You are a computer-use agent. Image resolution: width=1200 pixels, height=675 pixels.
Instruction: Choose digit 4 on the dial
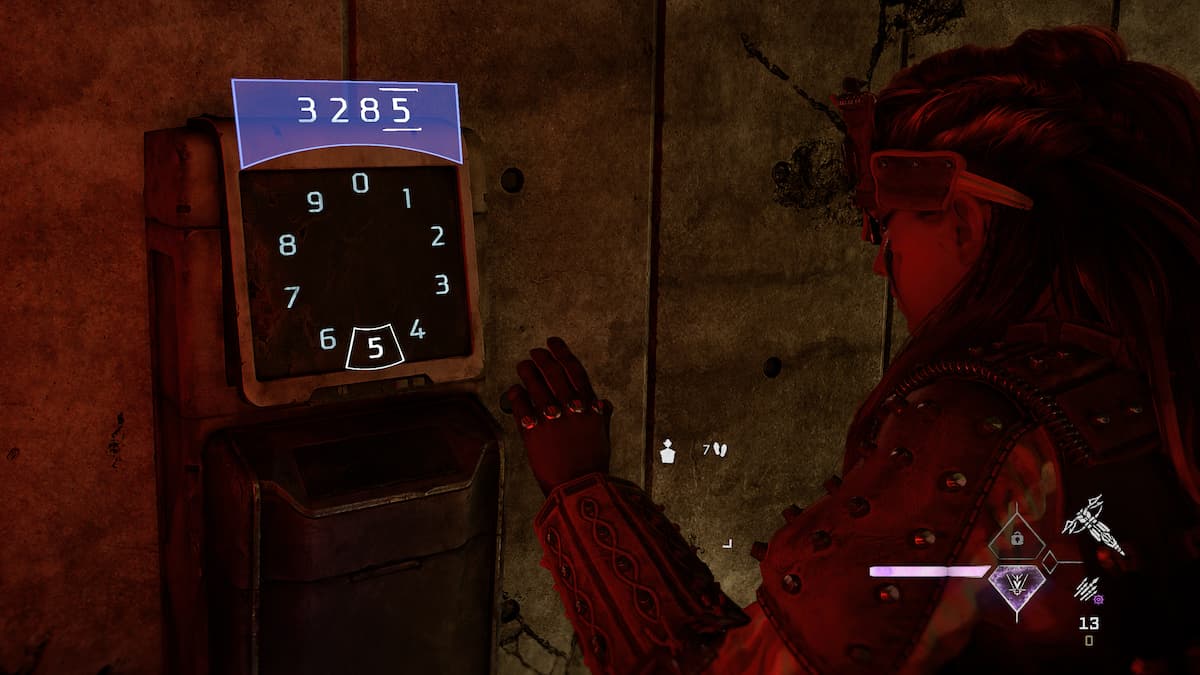417,329
